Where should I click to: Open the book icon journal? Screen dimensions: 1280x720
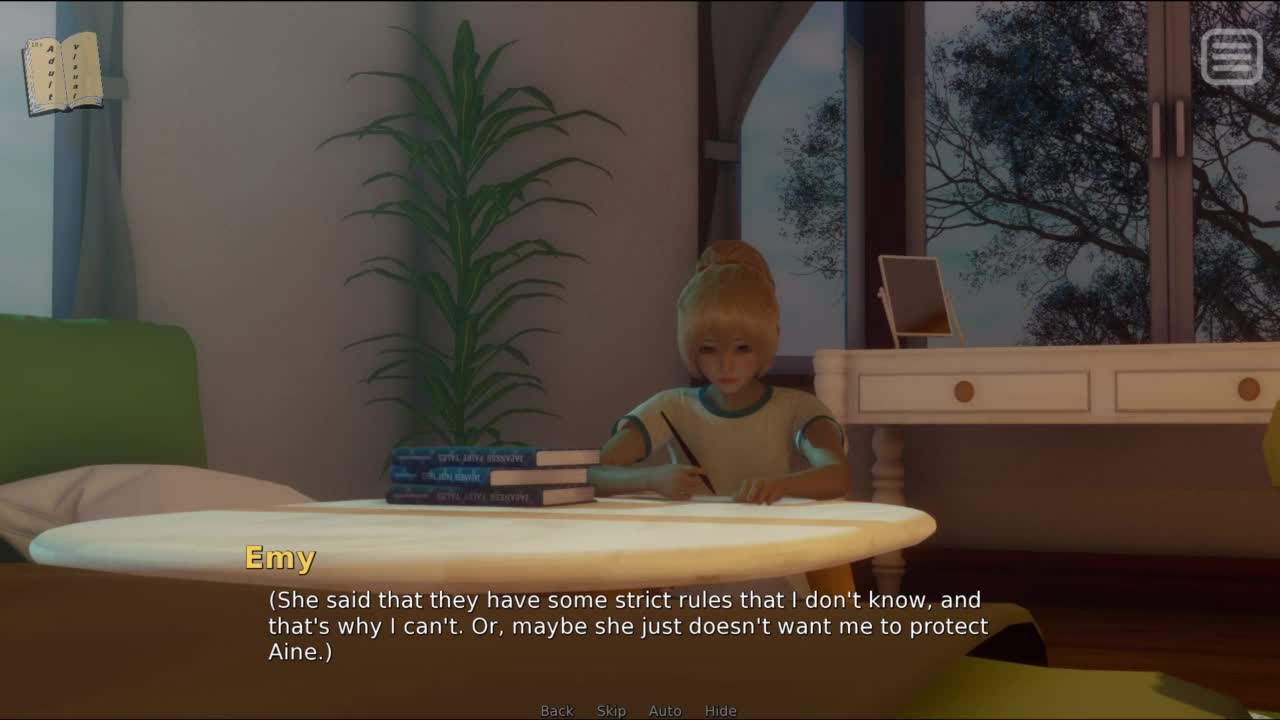pyautogui.click(x=63, y=73)
